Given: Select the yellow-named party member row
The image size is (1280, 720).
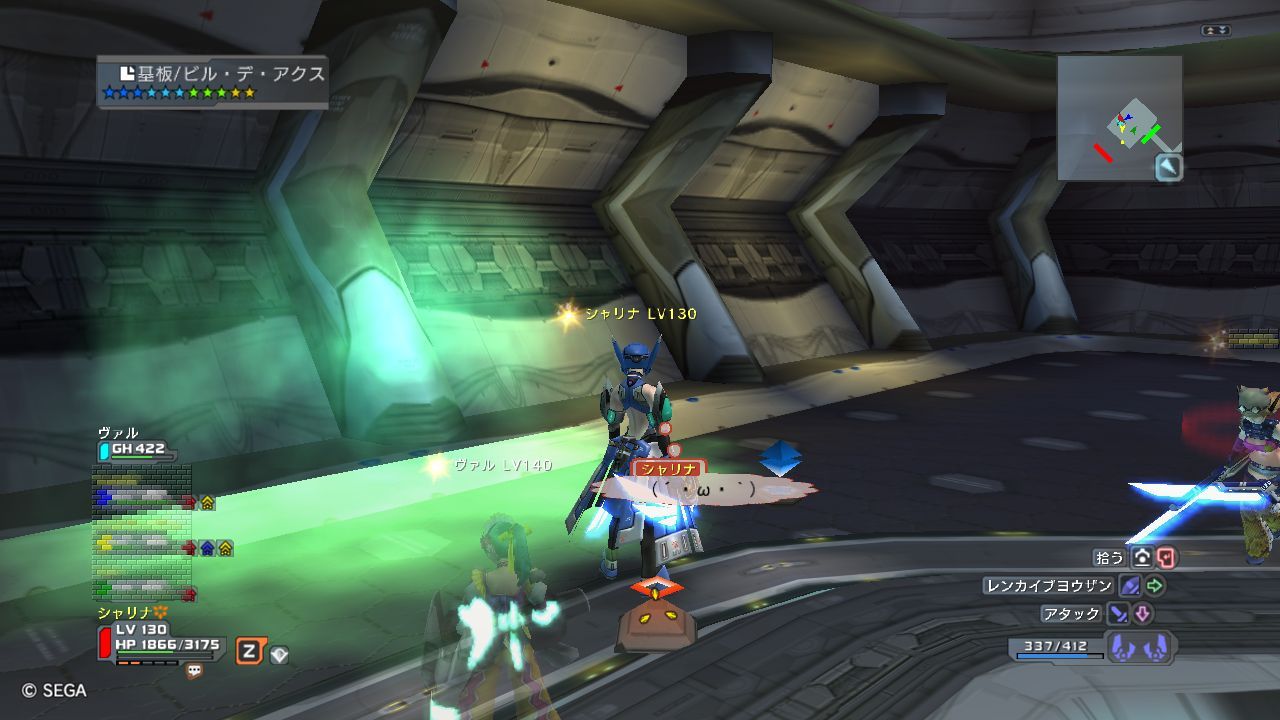Looking at the screenshot, I should [x=141, y=545].
